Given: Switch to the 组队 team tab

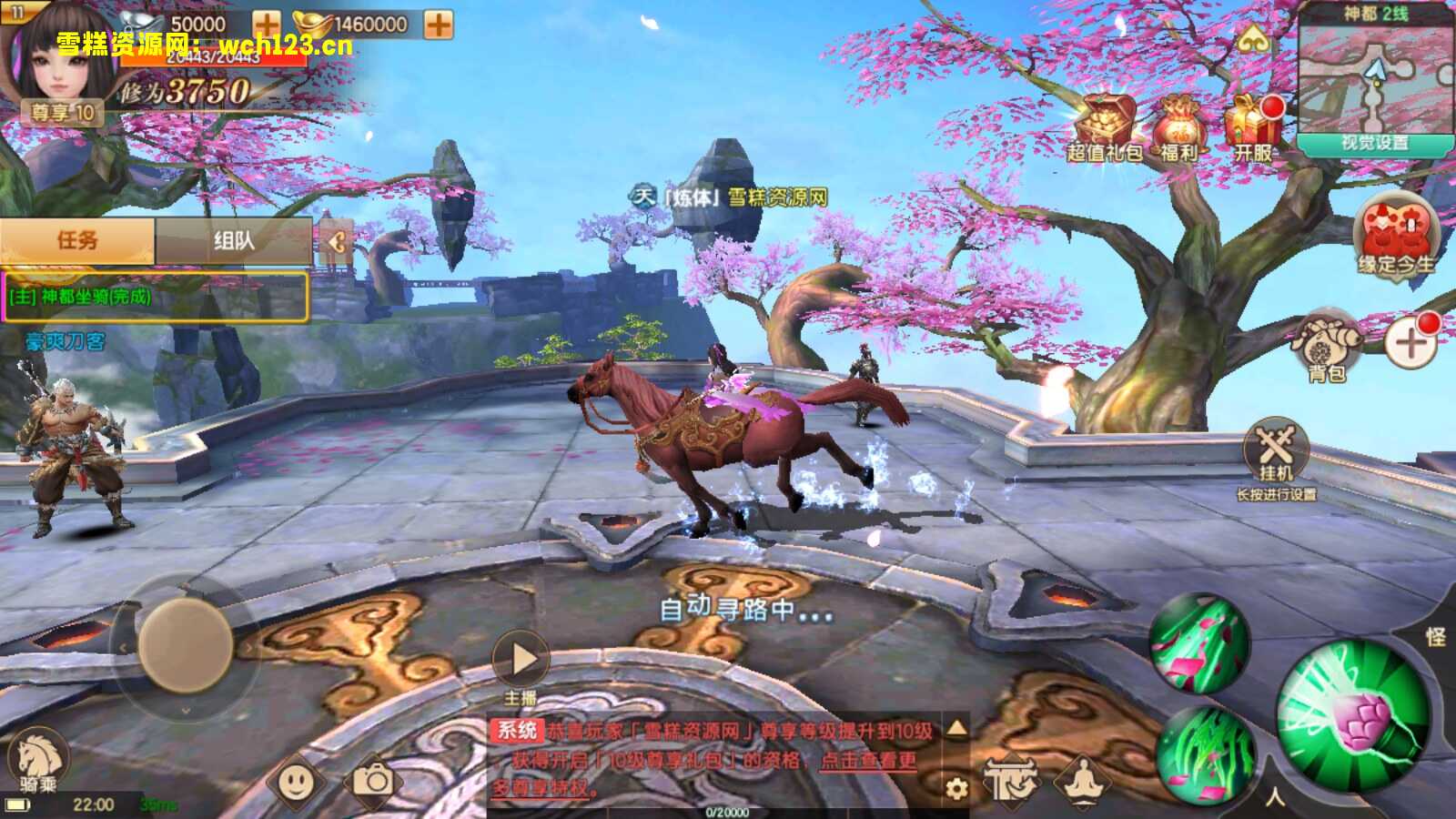Looking at the screenshot, I should (x=234, y=241).
